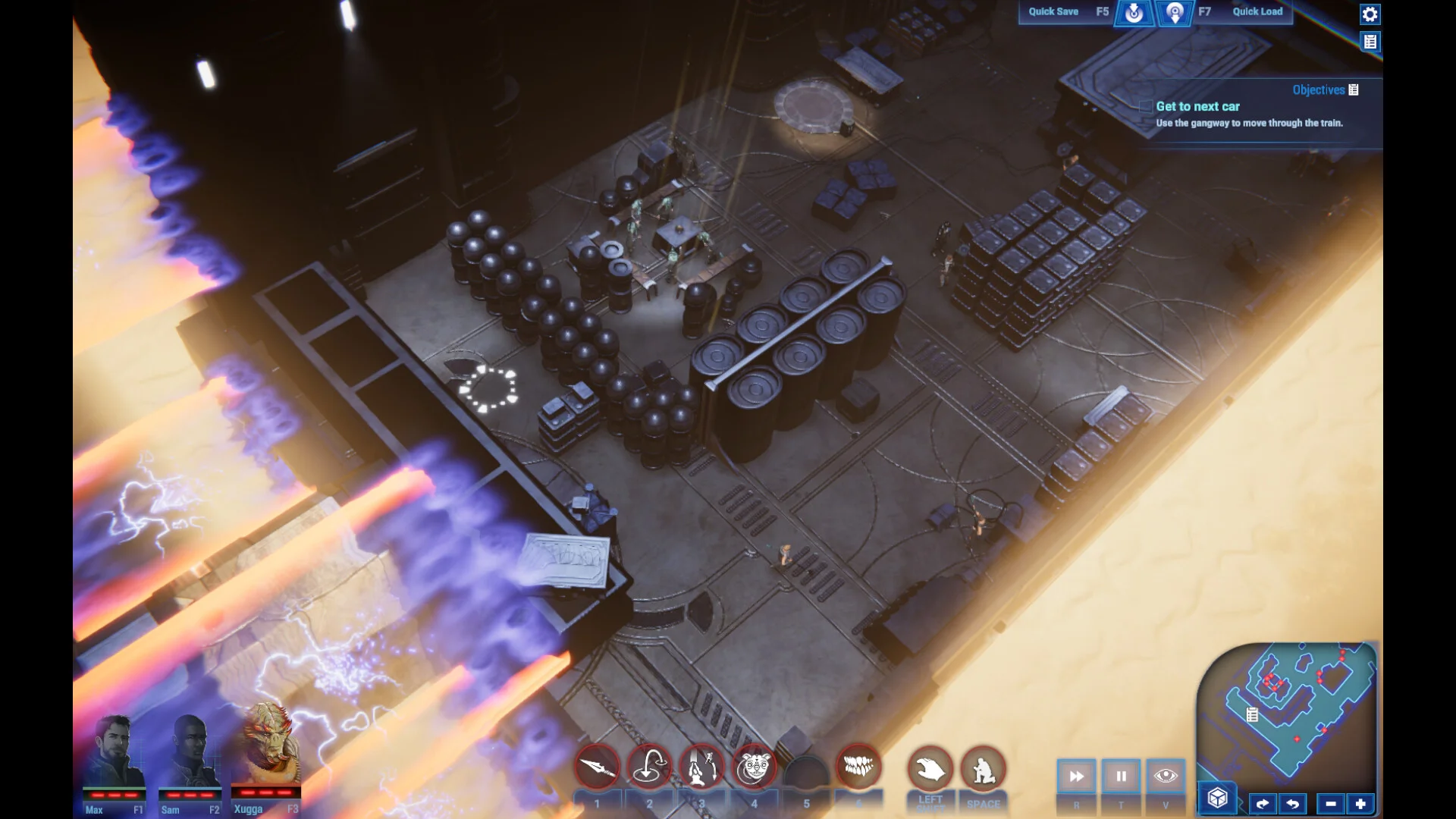The image size is (1456, 819).
Task: Click the Quick Save disc icon
Action: point(1134,13)
